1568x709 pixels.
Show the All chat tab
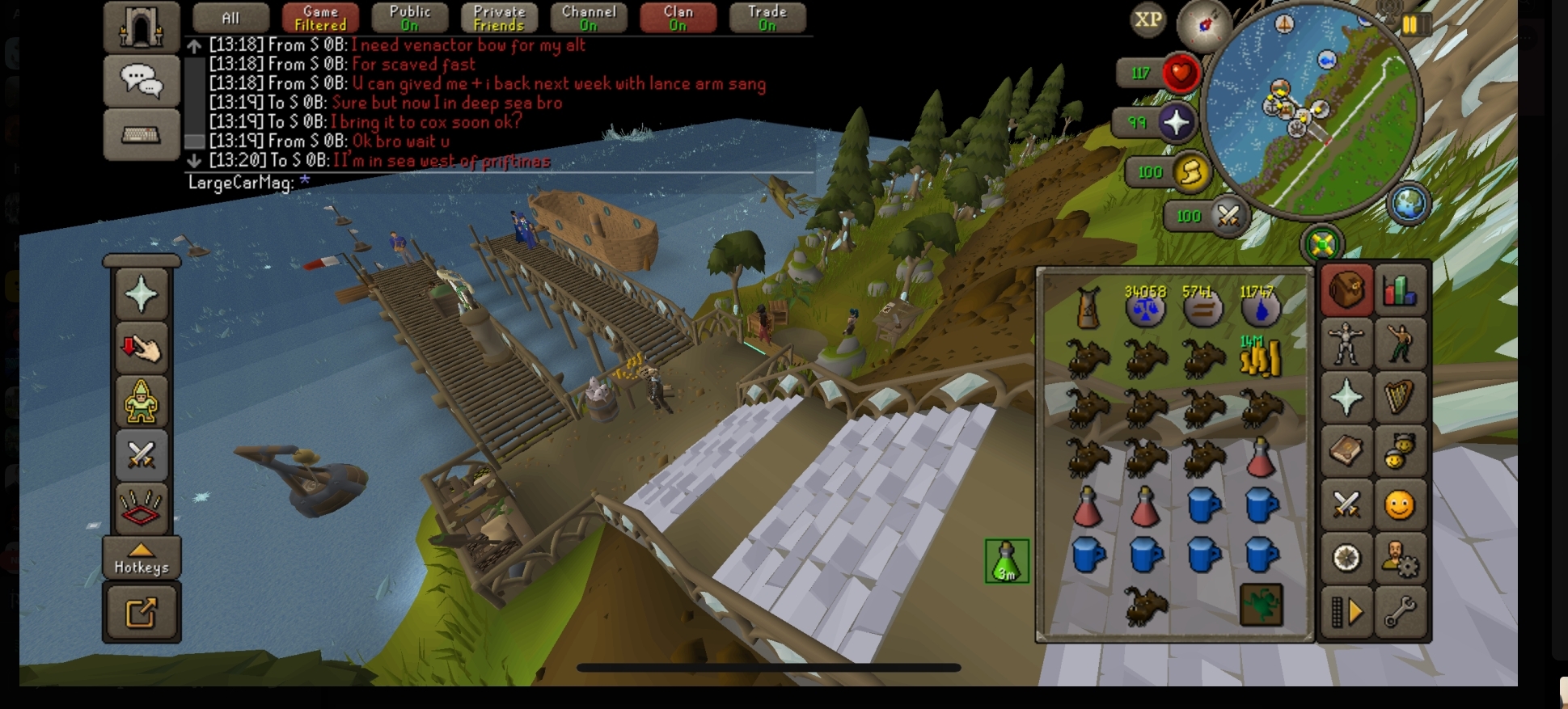click(x=230, y=18)
